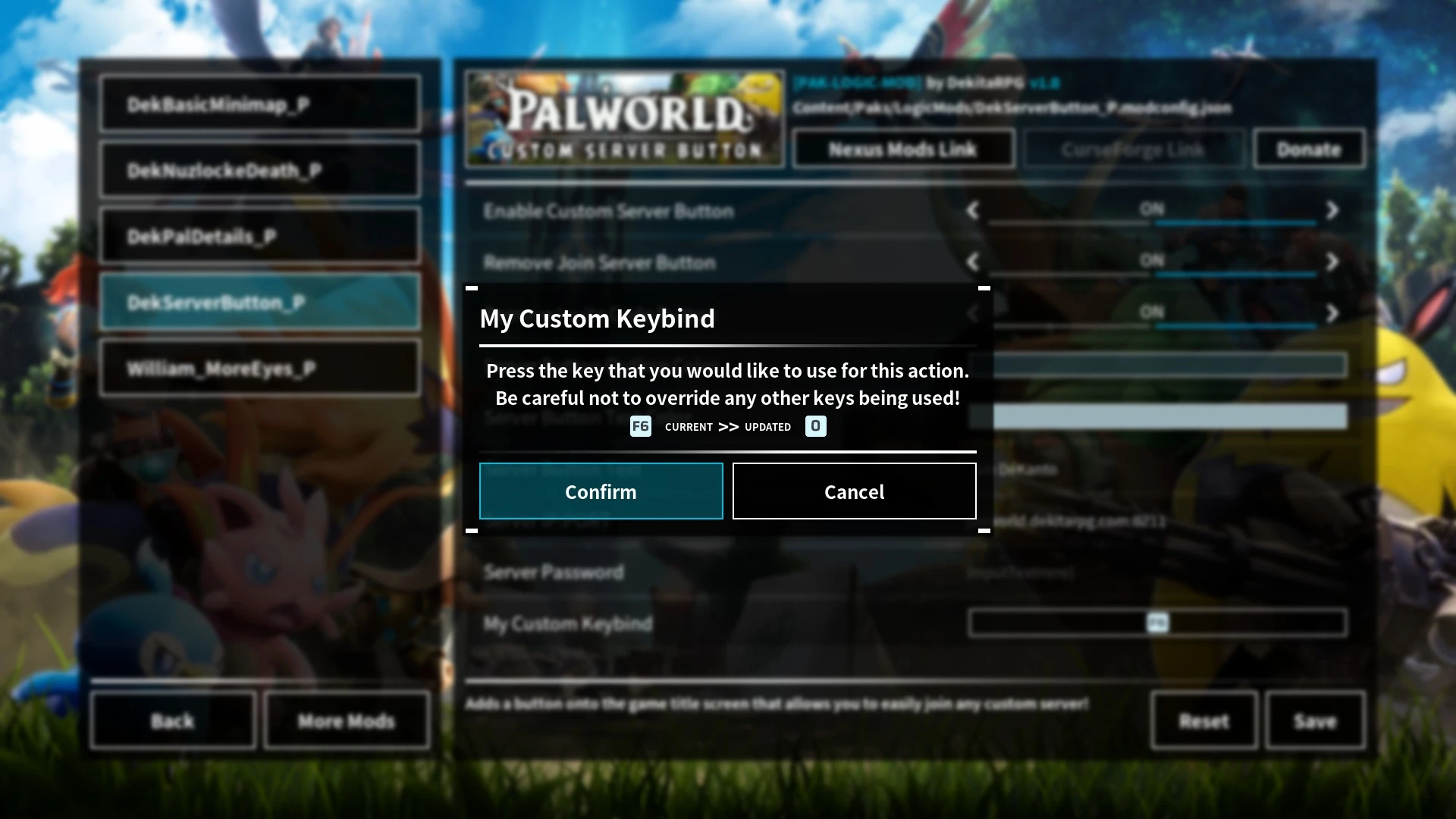Screen dimensions: 1456x819
Task: Click the O updated keybind badge
Action: point(815,426)
